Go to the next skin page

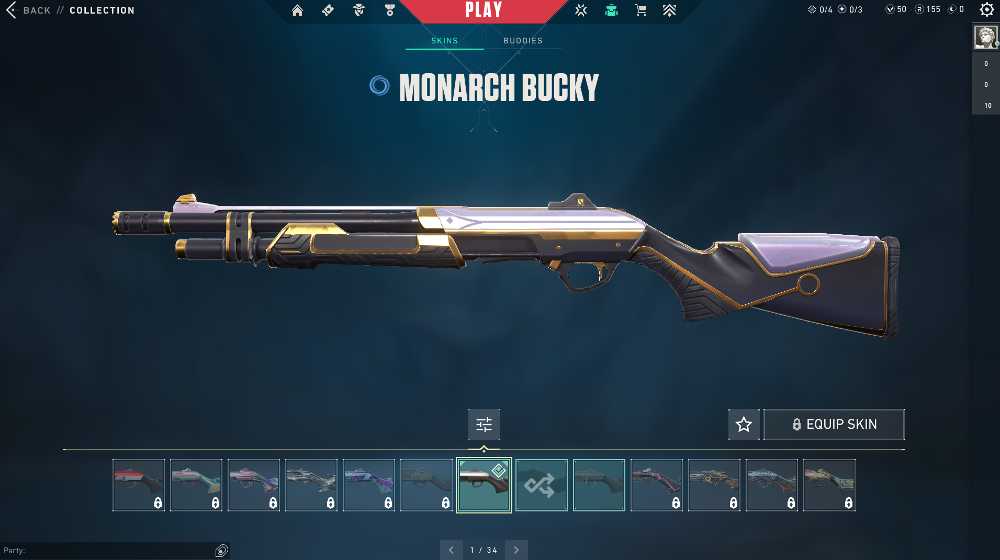point(516,550)
